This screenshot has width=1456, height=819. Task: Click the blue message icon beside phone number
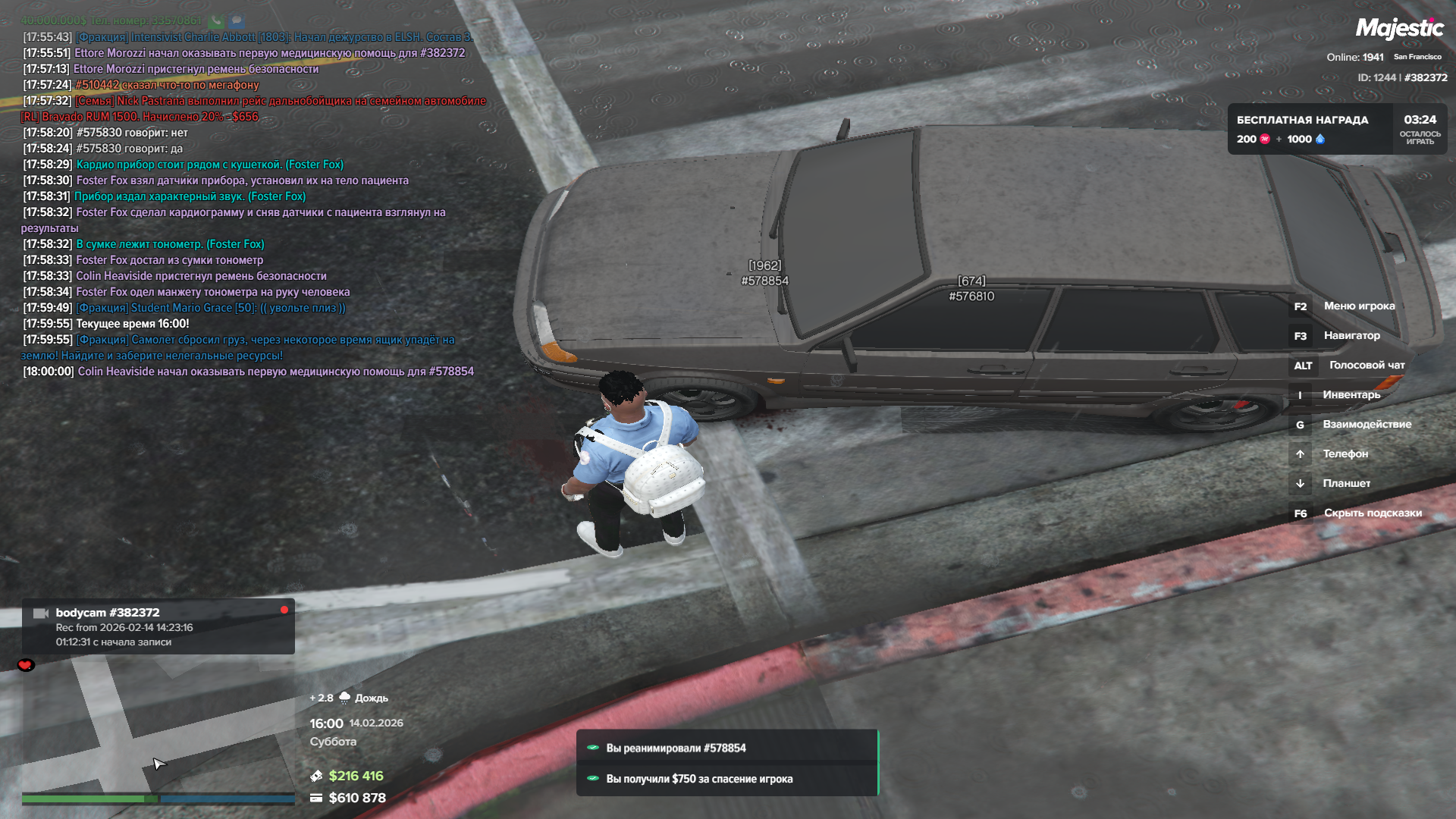pos(237,20)
